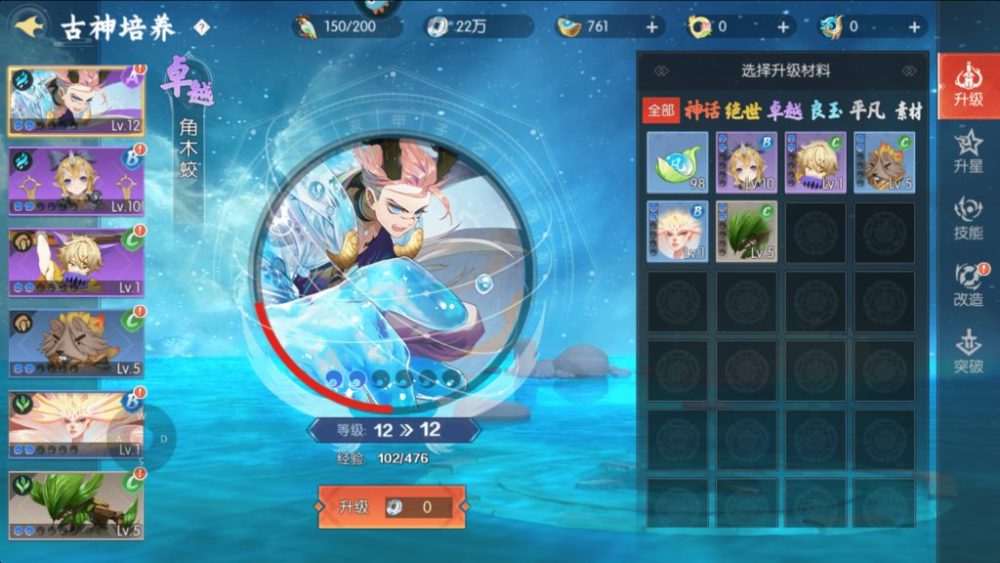The height and width of the screenshot is (563, 1000).
Task: Choose the Lv.10 blonde deity material card
Action: point(746,162)
